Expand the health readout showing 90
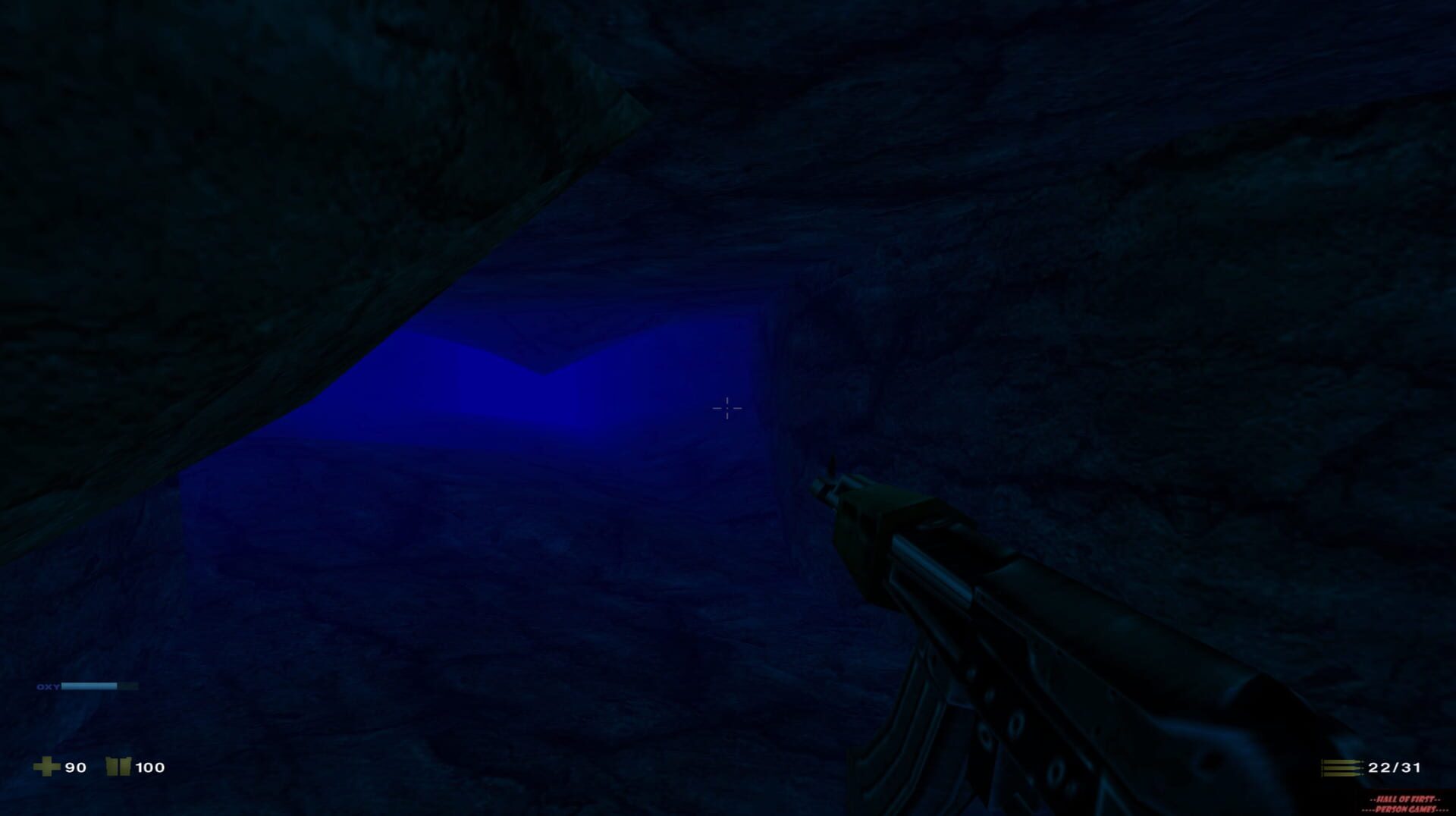The height and width of the screenshot is (816, 1456). (74, 767)
